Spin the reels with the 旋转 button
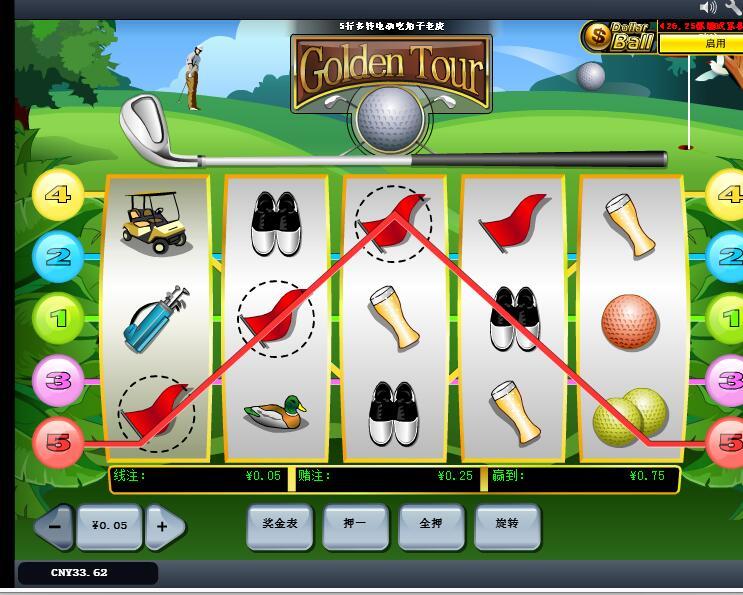Viewport: 743px width, 595px height. (x=507, y=524)
